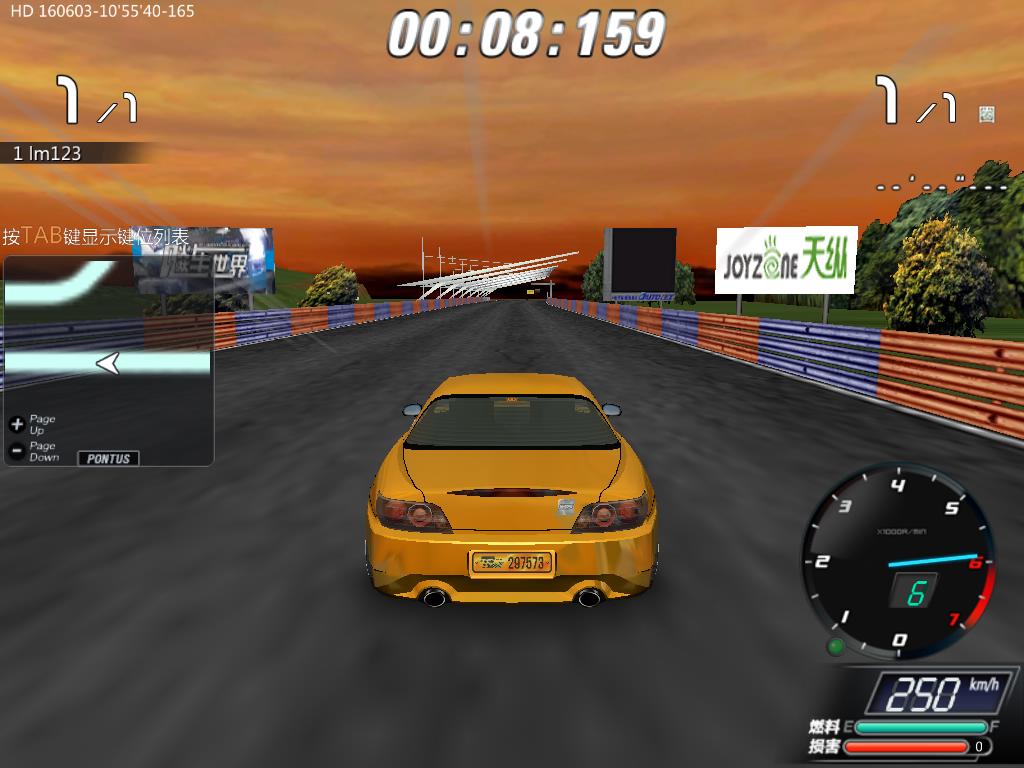This screenshot has width=1024, height=768.
Task: Zoom out the minimap with the minus button
Action: pyautogui.click(x=16, y=451)
